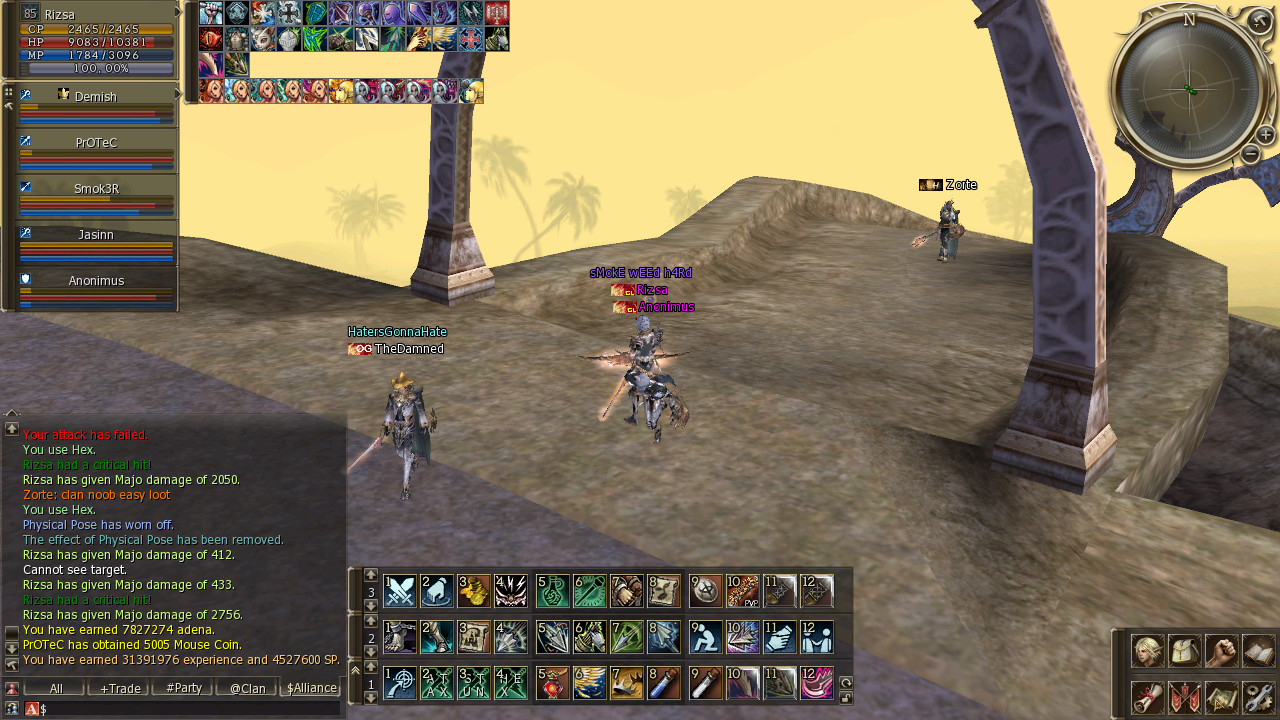Viewport: 1280px width, 720px height.
Task: Open the #Party chat tab
Action: 184,688
